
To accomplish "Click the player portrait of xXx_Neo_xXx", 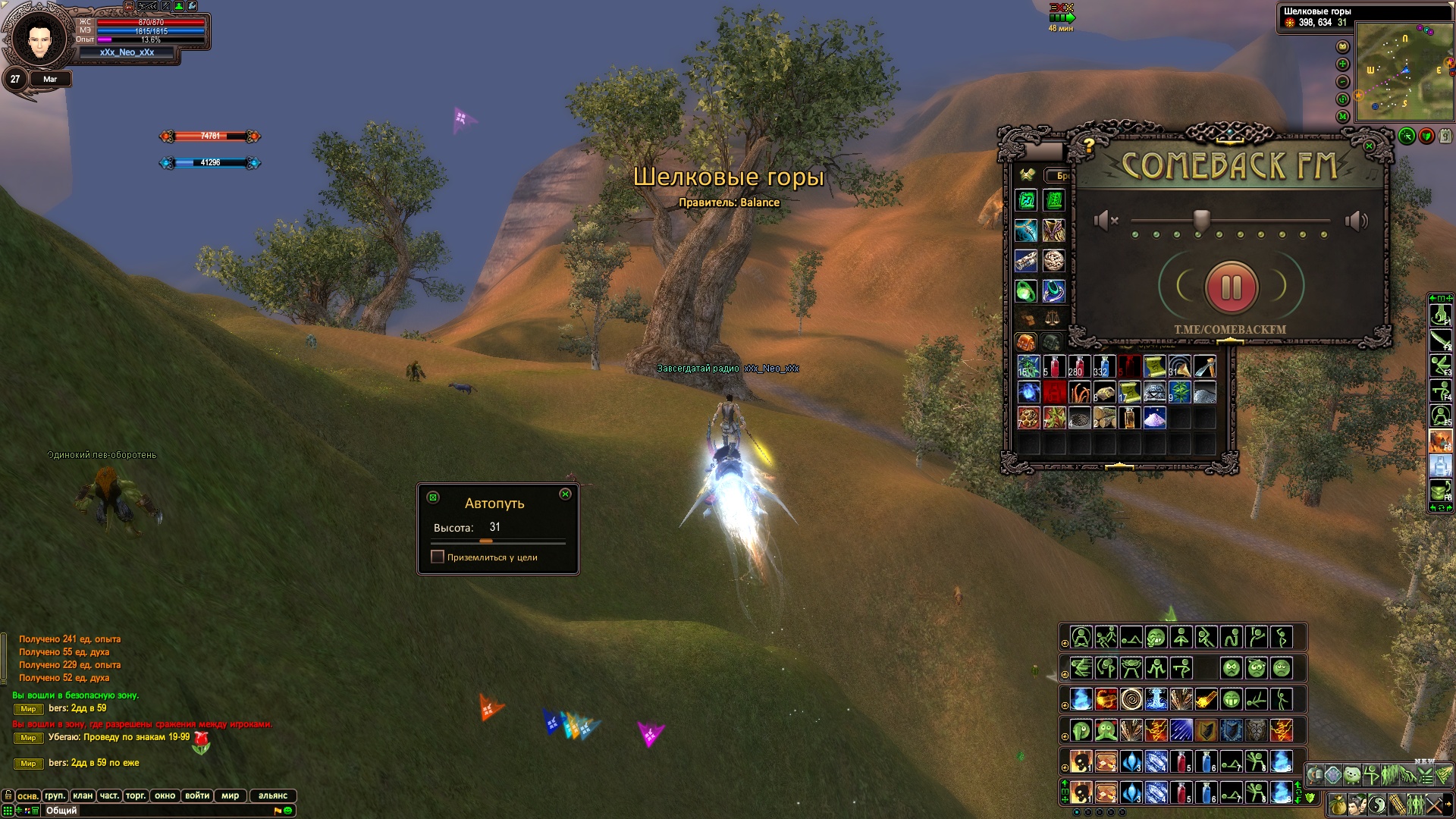I will 39,38.
